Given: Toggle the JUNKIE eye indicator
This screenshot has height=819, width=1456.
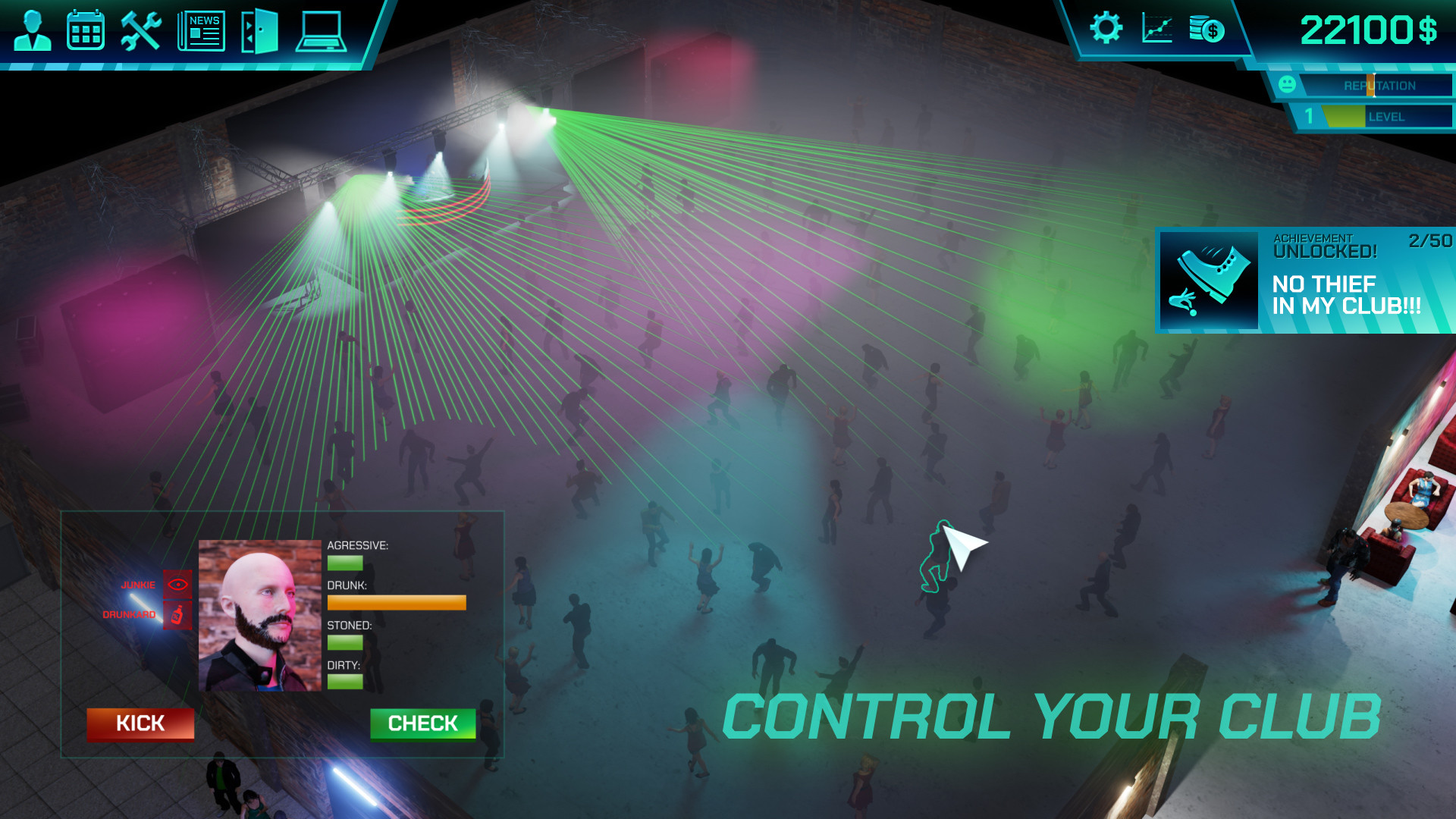Looking at the screenshot, I should click(x=177, y=584).
